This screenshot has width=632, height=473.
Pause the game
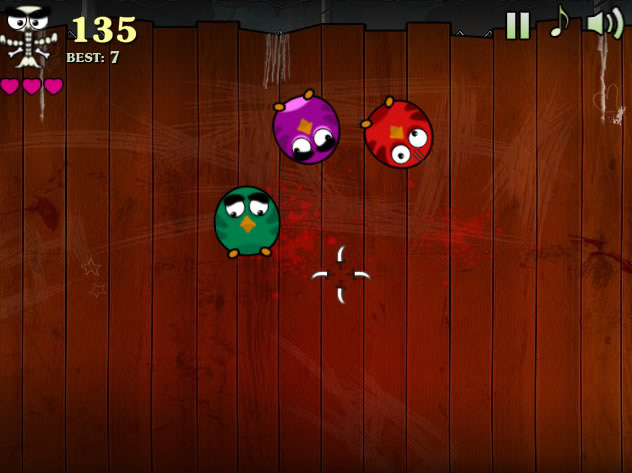click(517, 25)
